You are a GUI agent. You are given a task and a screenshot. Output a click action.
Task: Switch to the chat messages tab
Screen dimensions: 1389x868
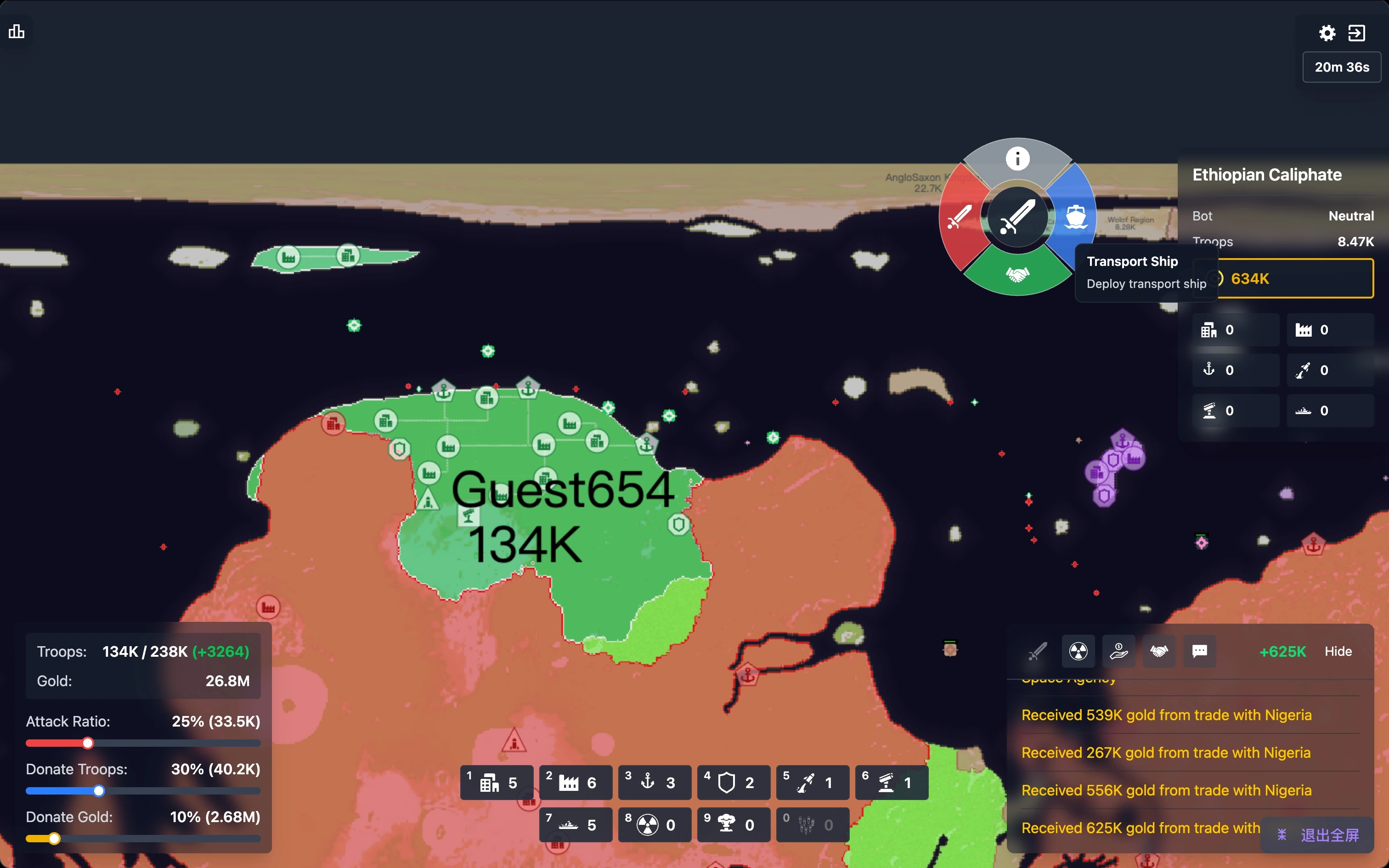1200,652
